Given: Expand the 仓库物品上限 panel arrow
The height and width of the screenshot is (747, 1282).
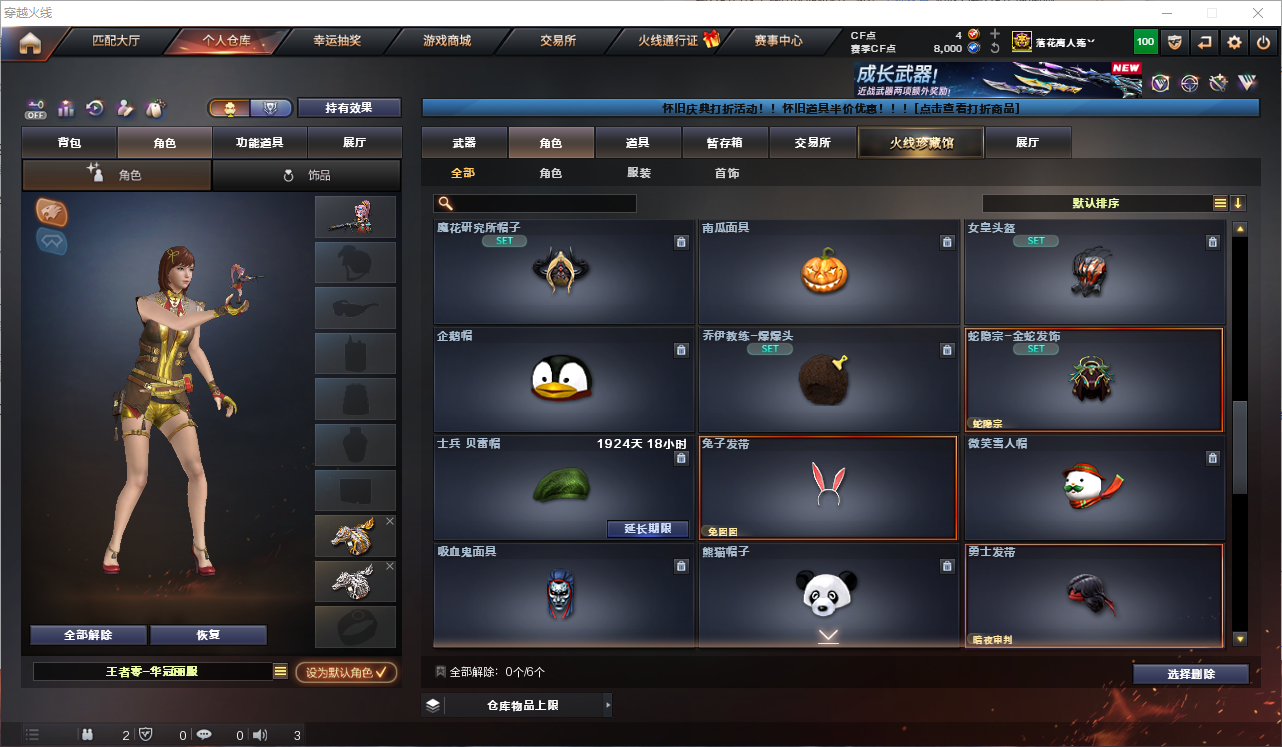Looking at the screenshot, I should pyautogui.click(x=608, y=705).
